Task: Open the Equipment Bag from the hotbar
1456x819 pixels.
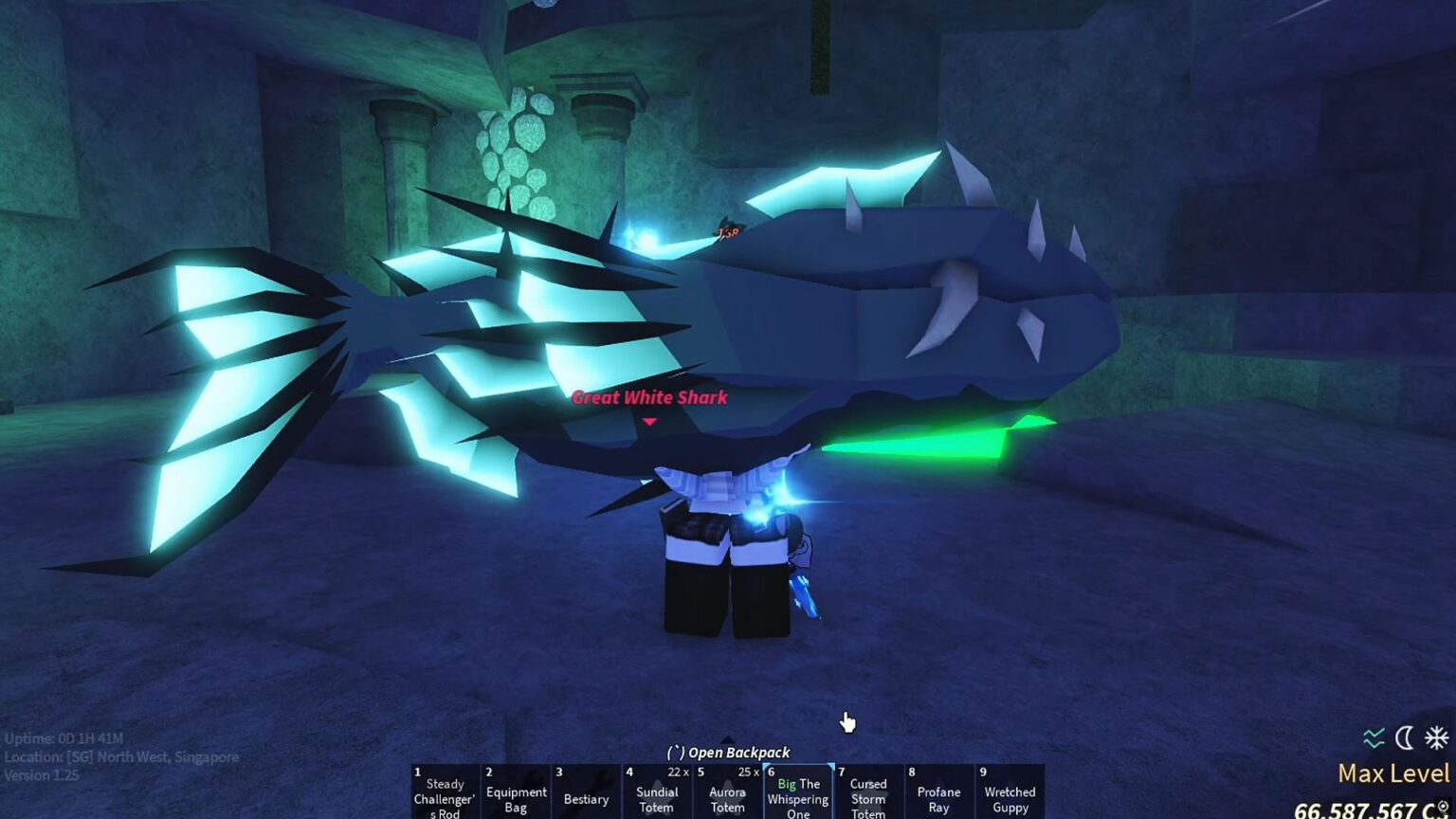Action: 517,792
